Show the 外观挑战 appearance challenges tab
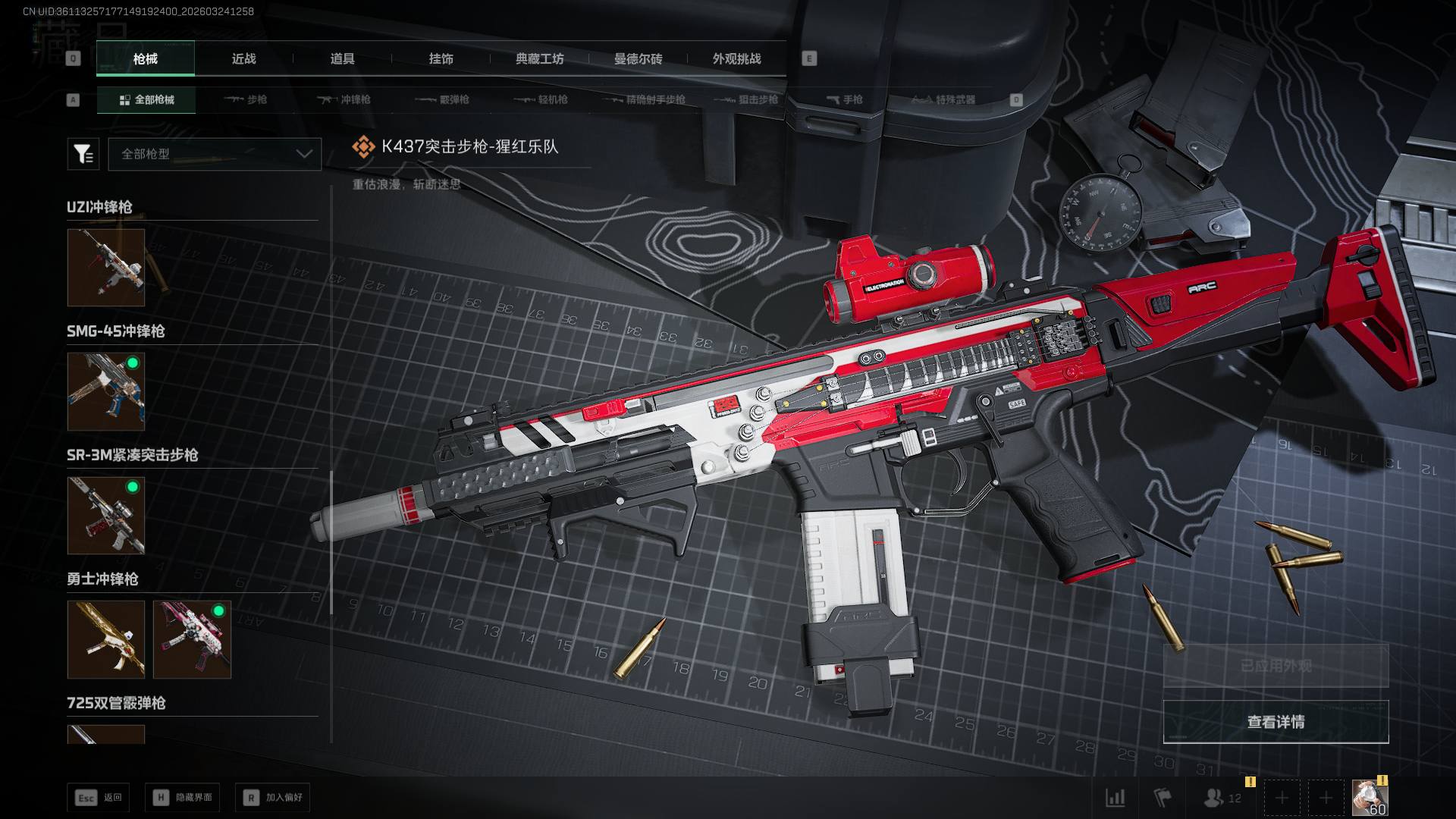 [736, 59]
